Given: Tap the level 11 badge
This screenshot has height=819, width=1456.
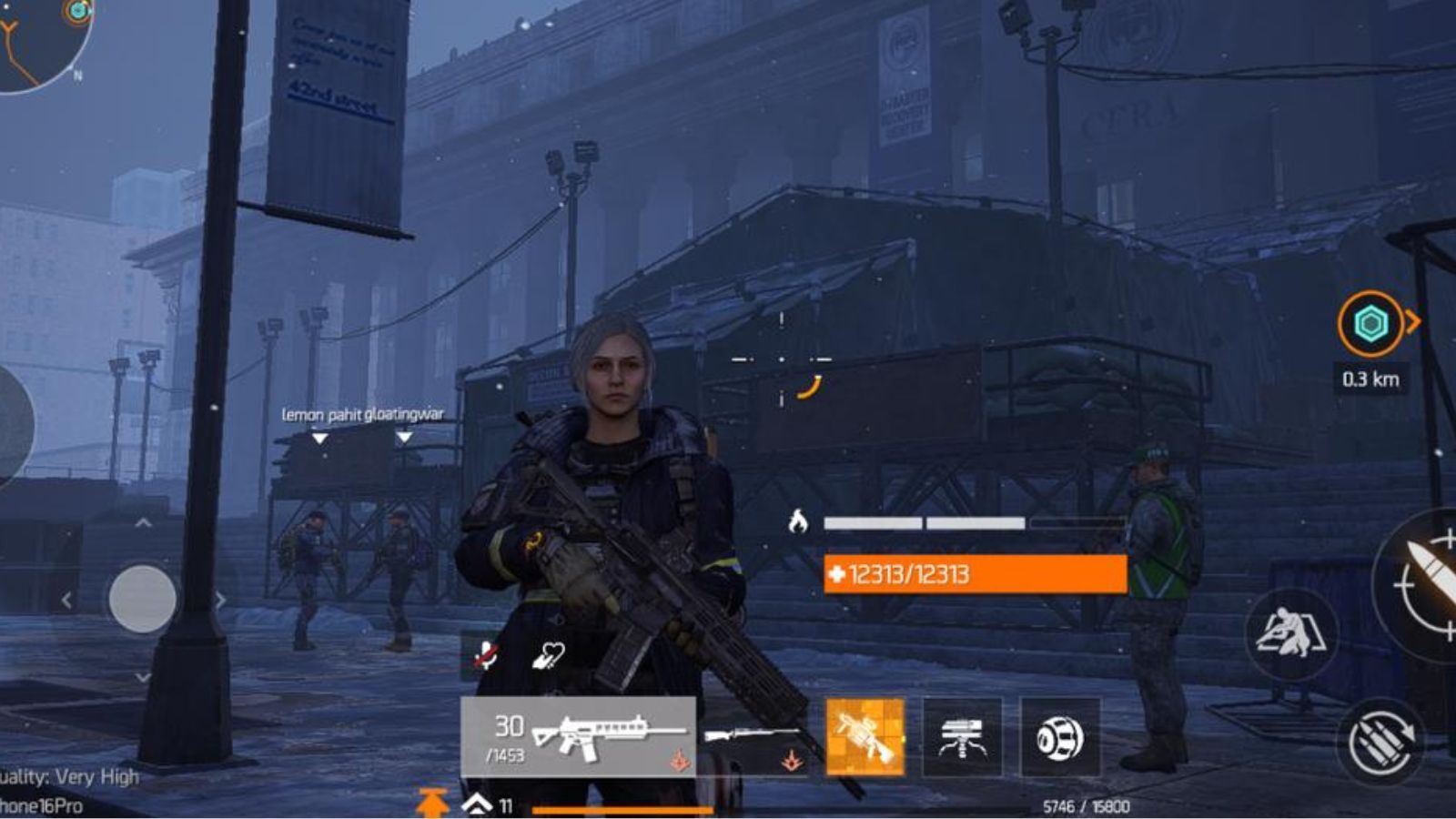Looking at the screenshot, I should pyautogui.click(x=507, y=804).
